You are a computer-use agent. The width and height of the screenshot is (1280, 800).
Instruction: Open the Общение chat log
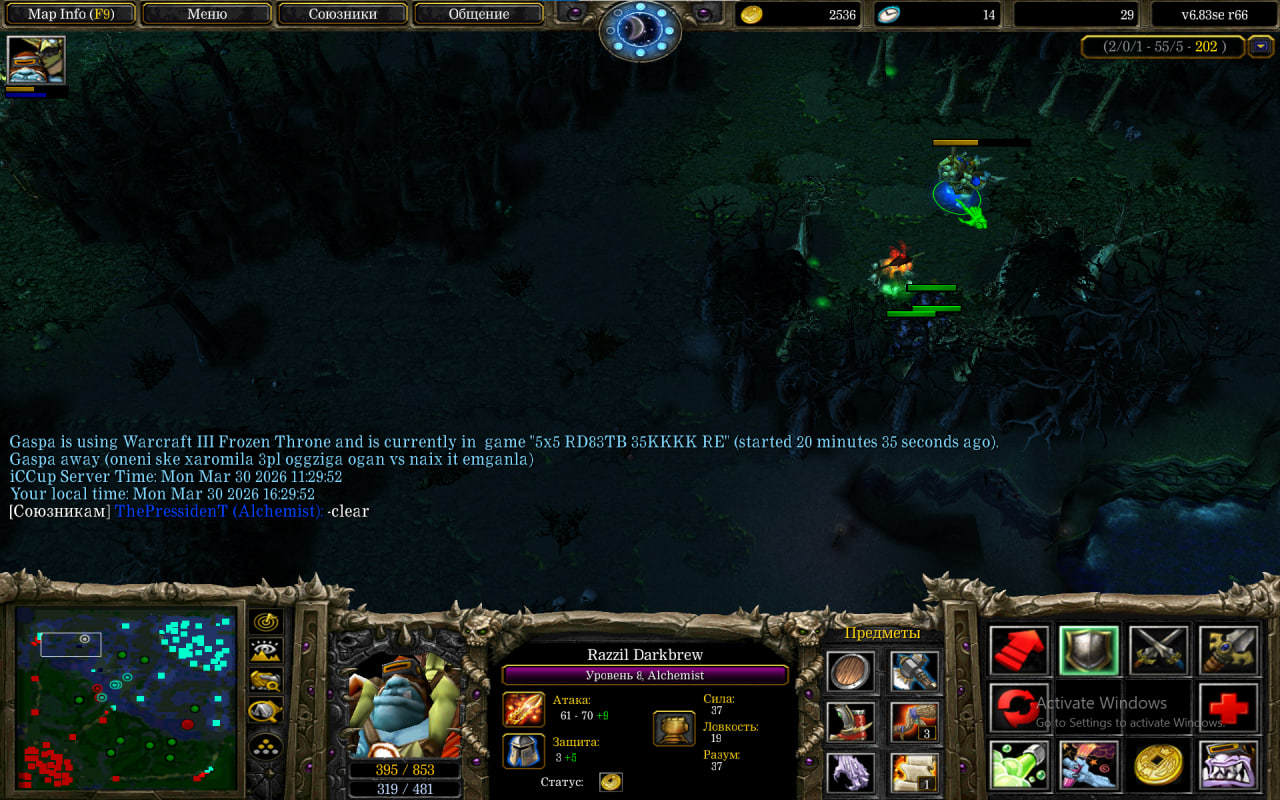[x=478, y=14]
